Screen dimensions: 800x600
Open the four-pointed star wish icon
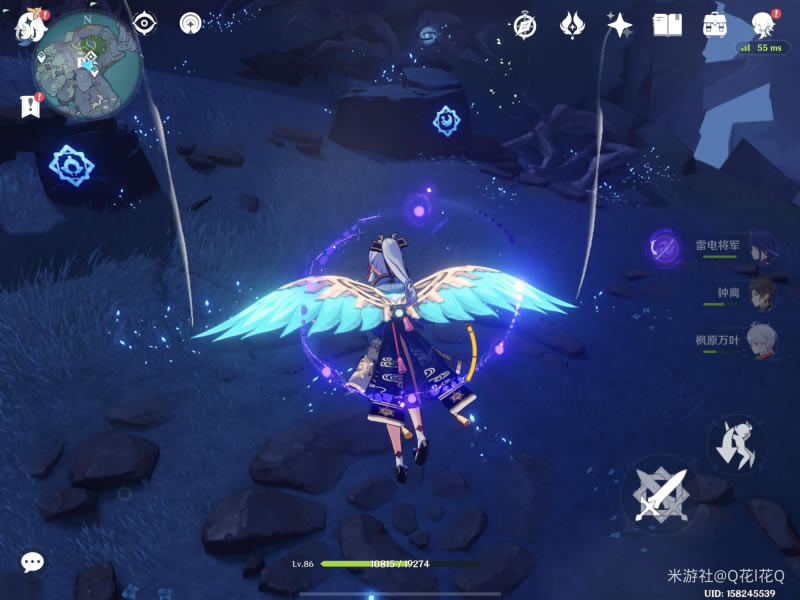coord(619,25)
